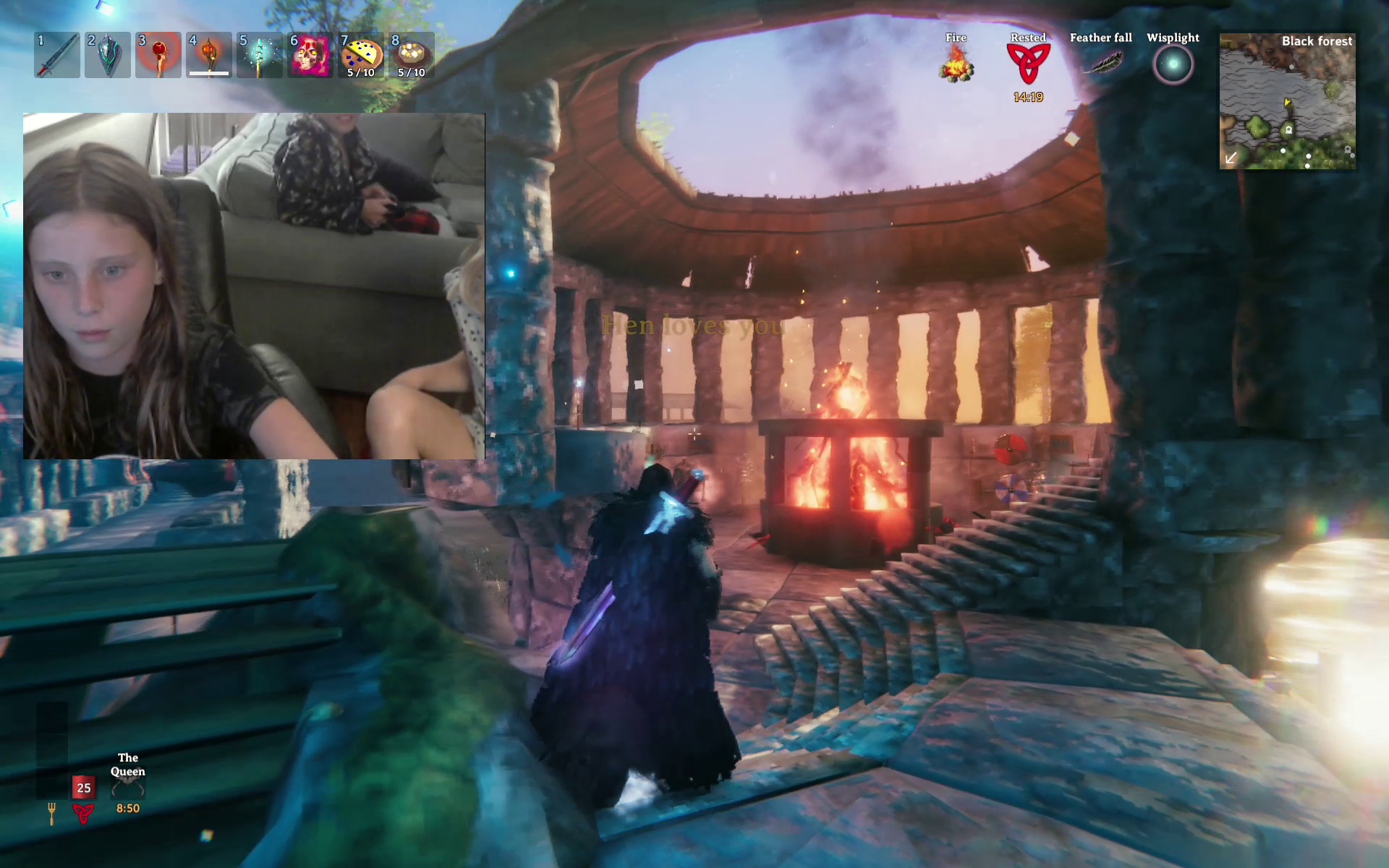Click the webcam overlay feed
Screen dimensions: 1389x868
click(253, 286)
